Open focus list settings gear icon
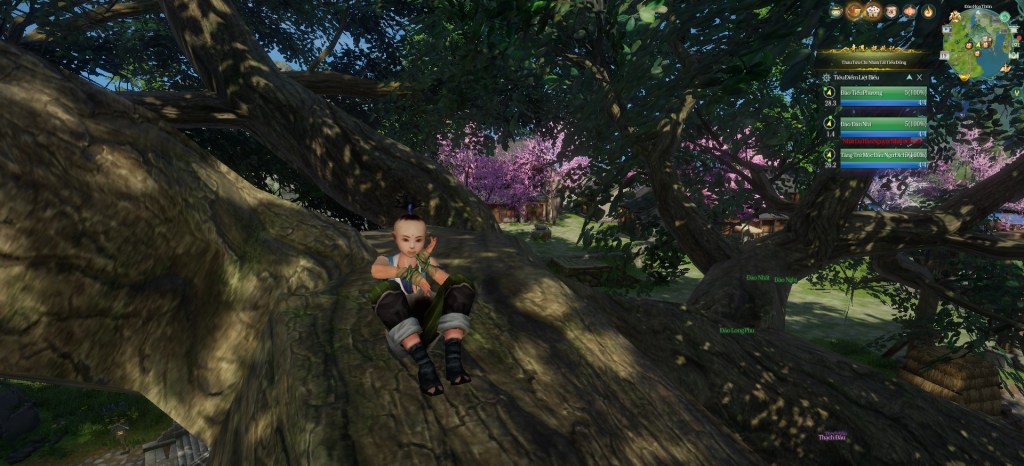The height and width of the screenshot is (466, 1024). tap(826, 76)
